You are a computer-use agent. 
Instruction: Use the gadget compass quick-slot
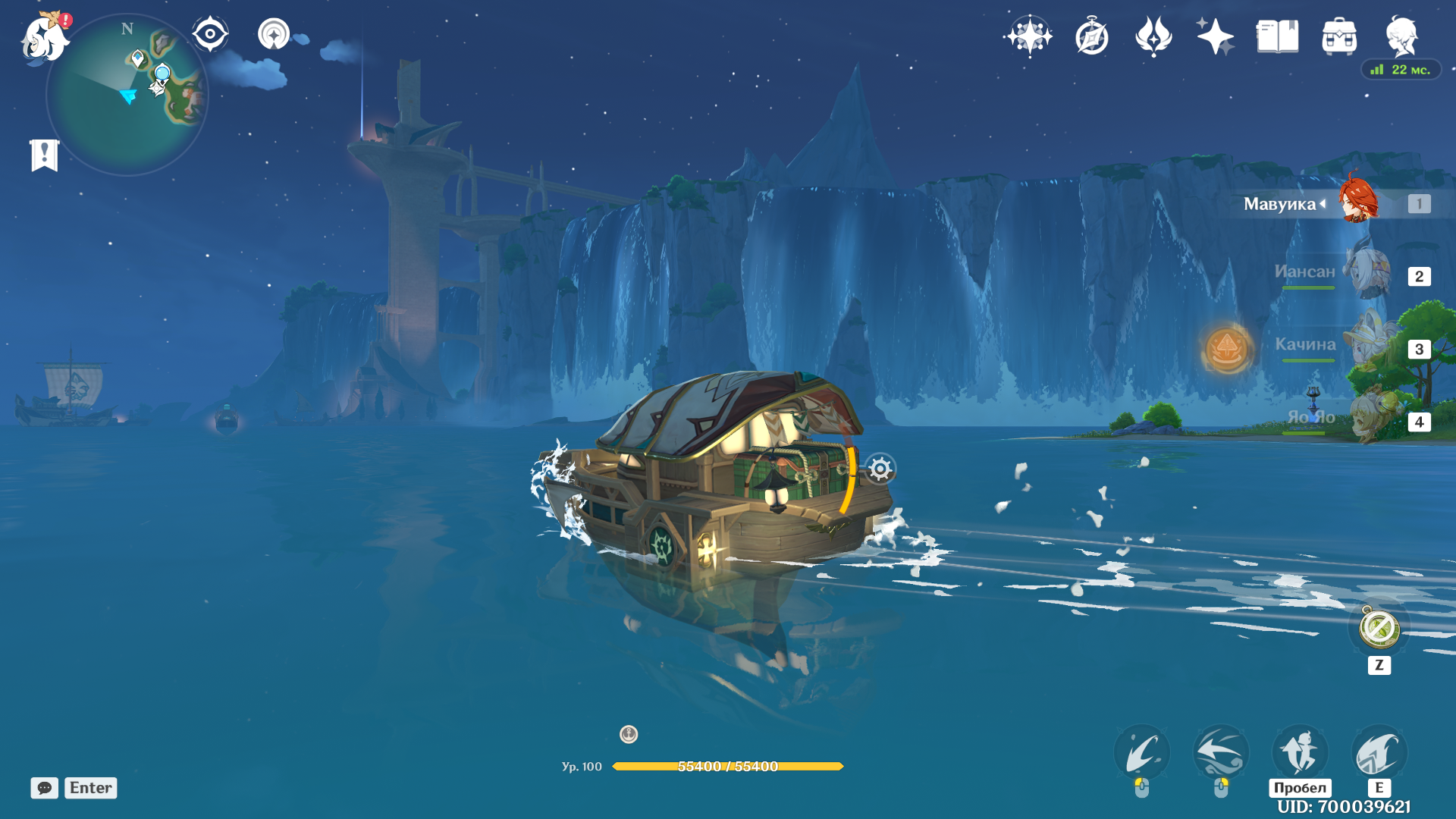coord(1379,629)
